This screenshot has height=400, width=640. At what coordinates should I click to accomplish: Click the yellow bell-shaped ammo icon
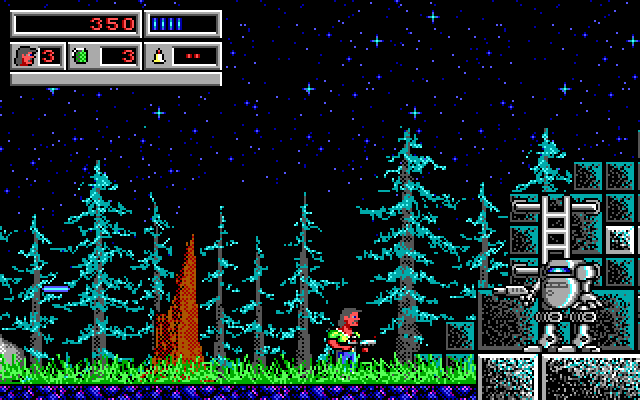pyautogui.click(x=159, y=56)
